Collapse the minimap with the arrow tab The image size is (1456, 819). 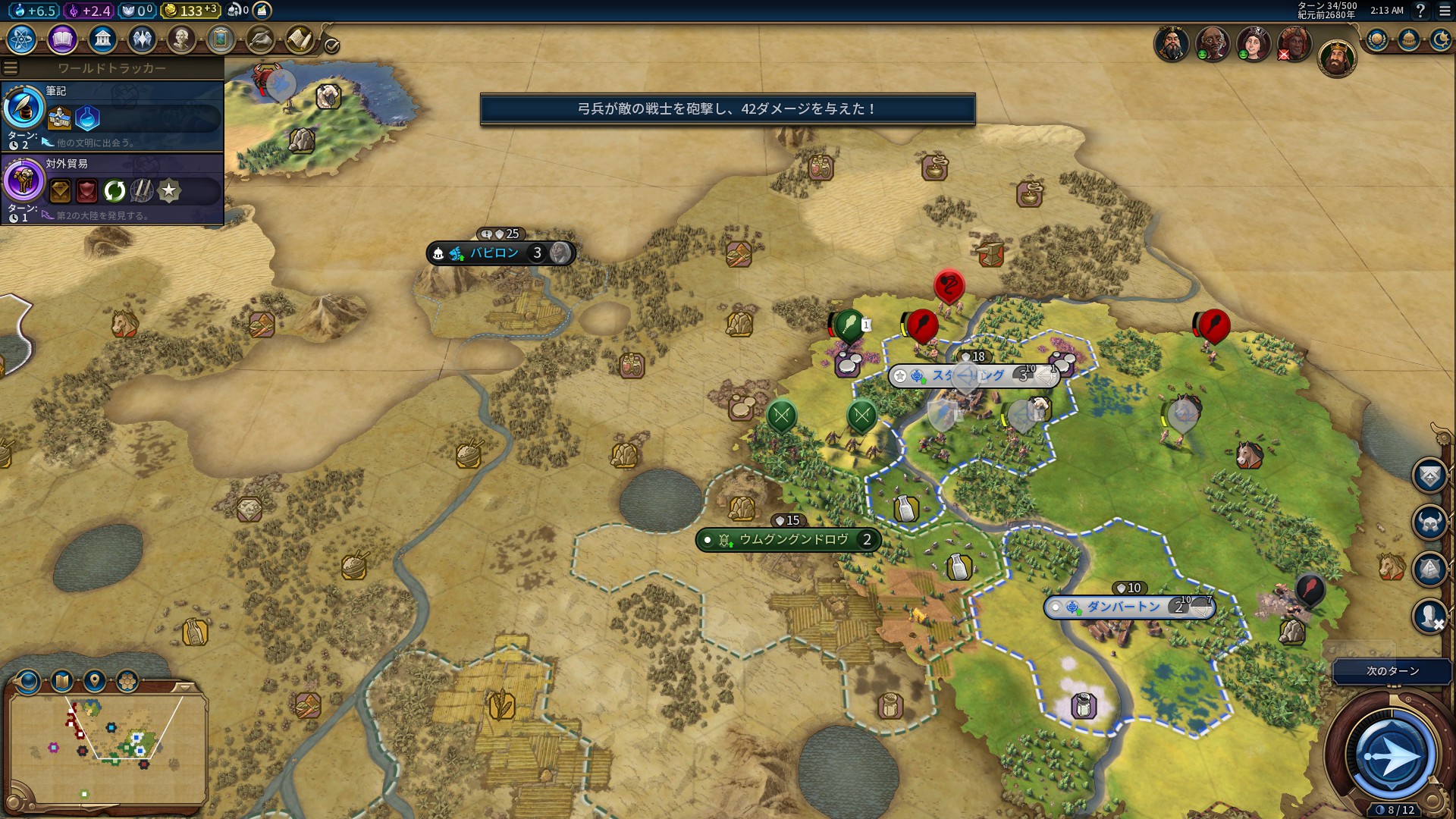pyautogui.click(x=184, y=687)
